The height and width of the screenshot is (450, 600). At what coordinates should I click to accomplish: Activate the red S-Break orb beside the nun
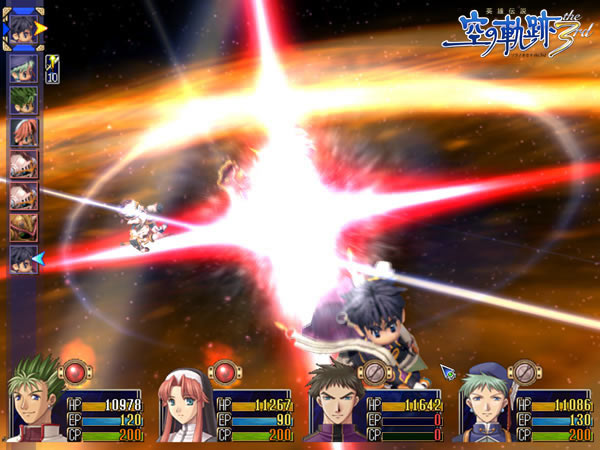click(x=224, y=373)
